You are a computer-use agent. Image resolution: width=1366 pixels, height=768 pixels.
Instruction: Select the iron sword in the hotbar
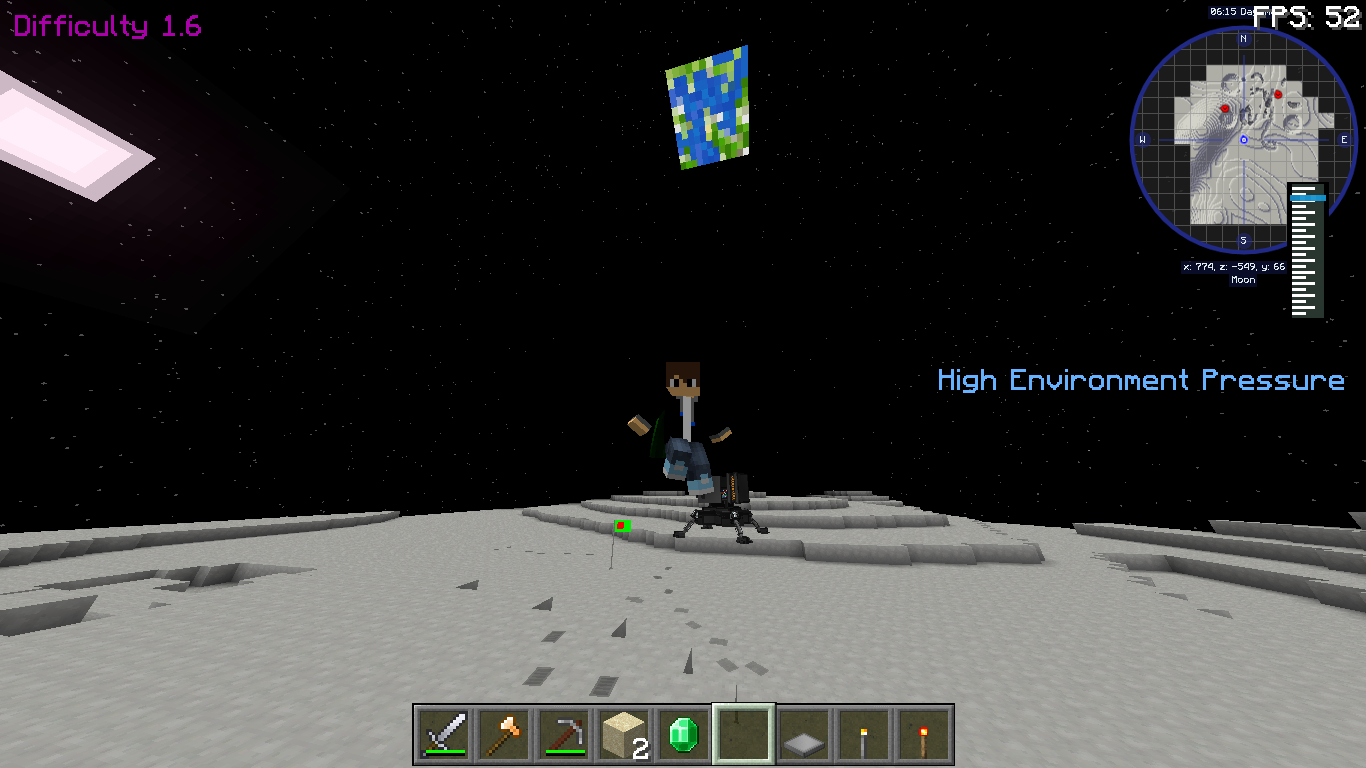coord(443,734)
